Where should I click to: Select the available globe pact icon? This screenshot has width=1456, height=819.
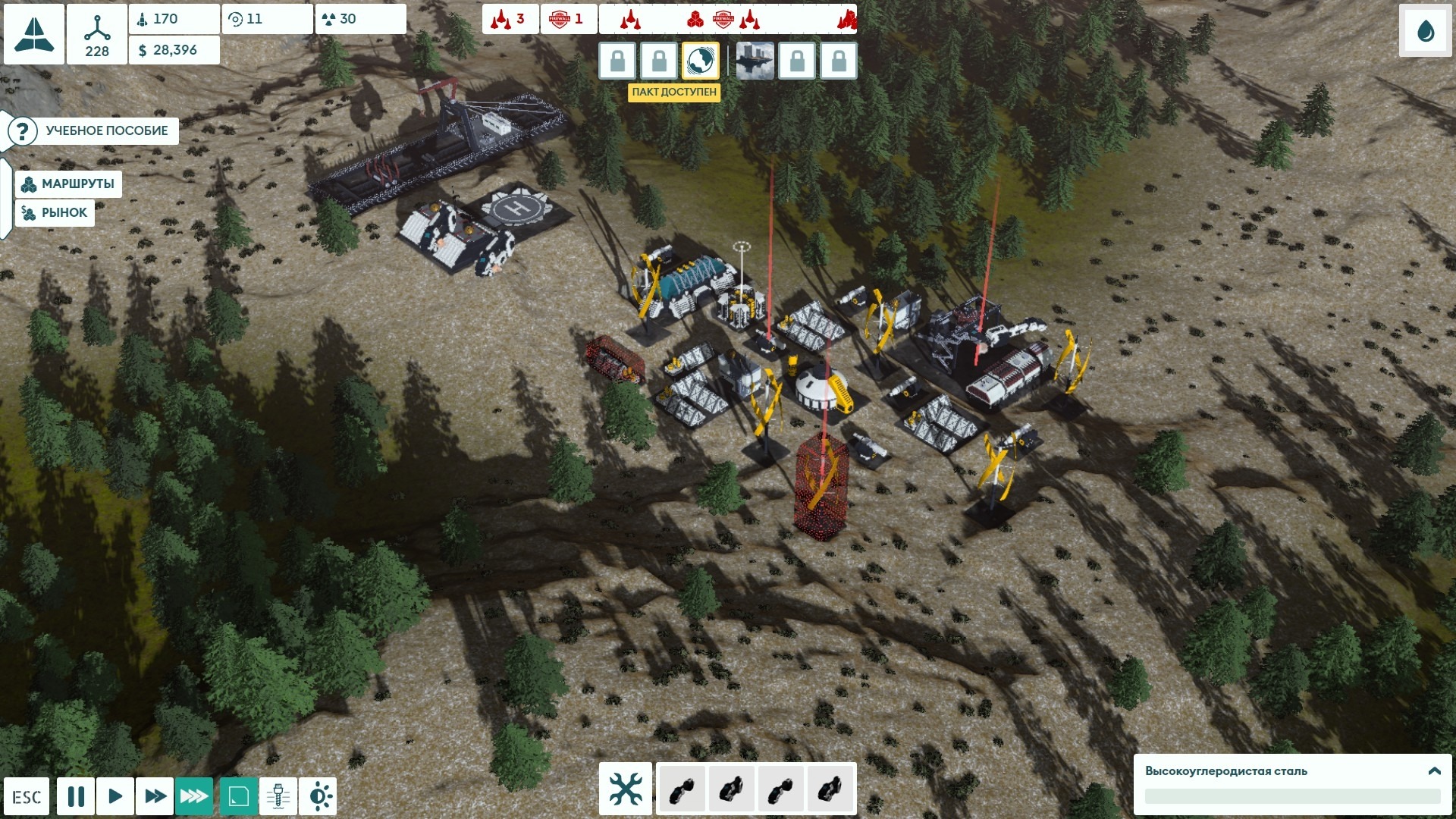[700, 61]
